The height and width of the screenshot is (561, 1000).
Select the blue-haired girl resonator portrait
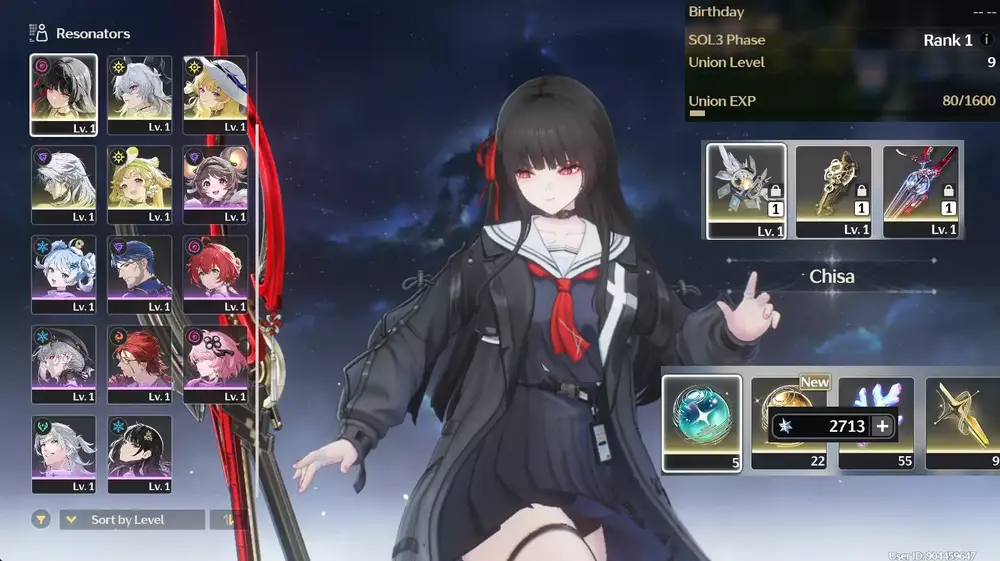[x=64, y=273]
